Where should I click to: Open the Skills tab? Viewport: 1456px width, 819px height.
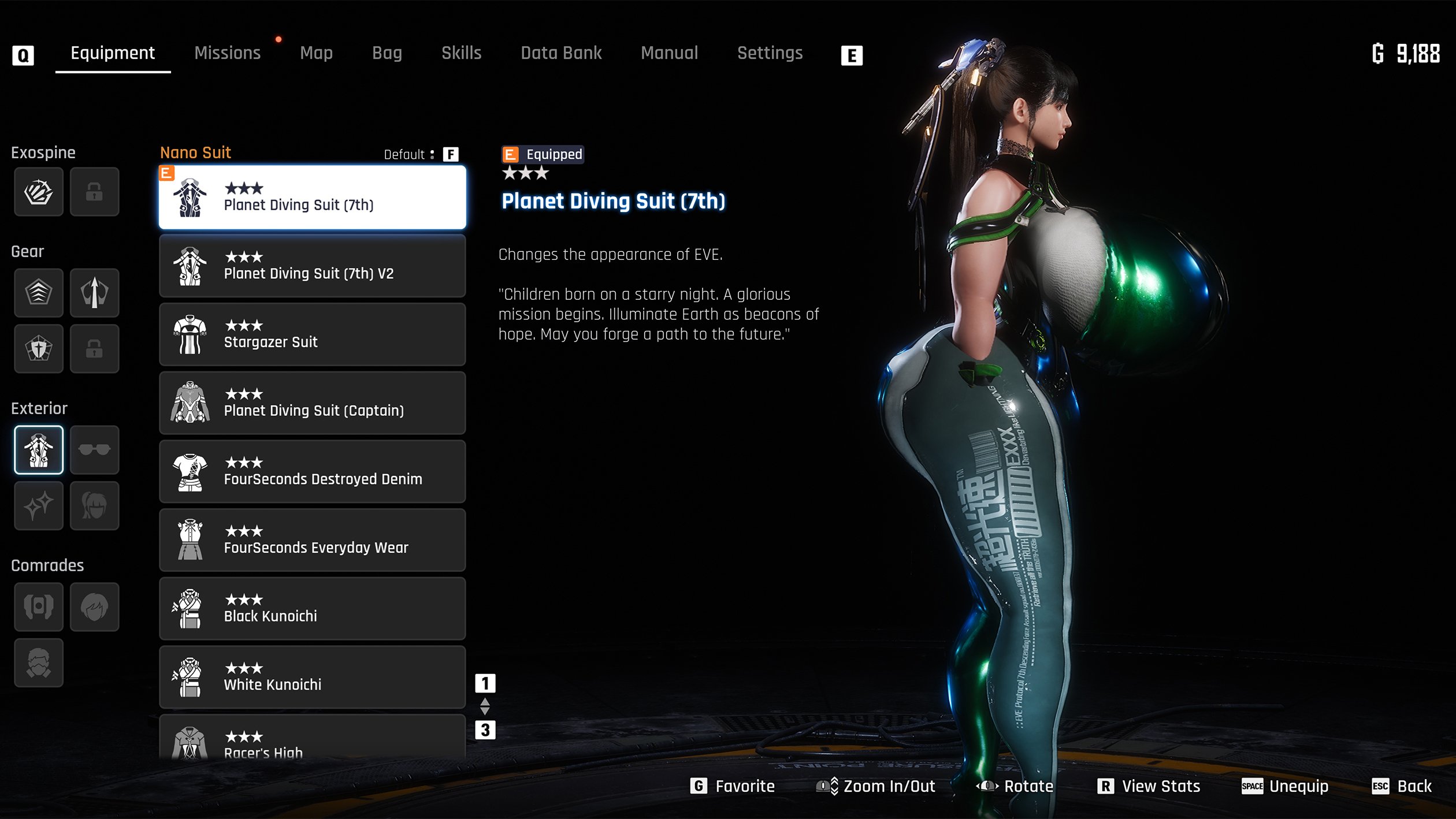[x=461, y=53]
